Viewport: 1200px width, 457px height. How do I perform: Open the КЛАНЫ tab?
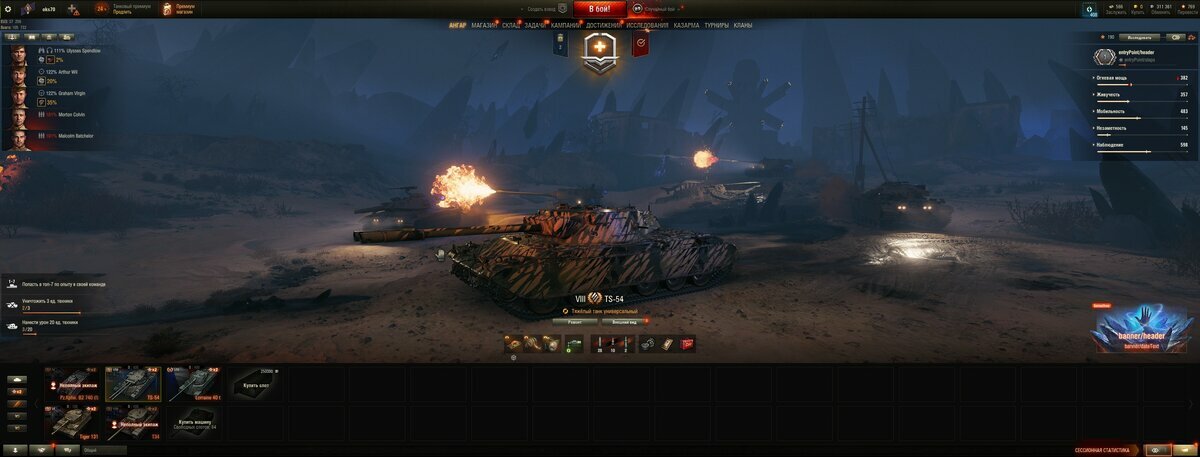point(743,25)
